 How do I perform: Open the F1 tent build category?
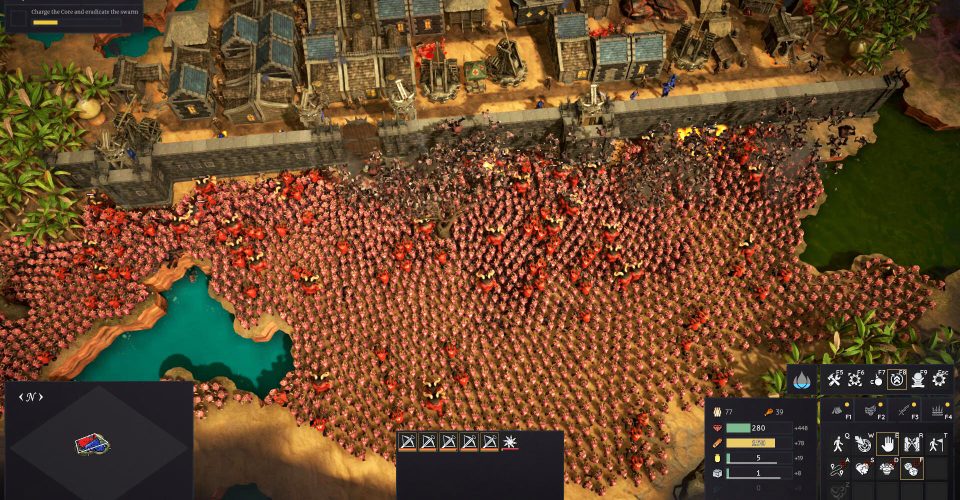[838, 410]
